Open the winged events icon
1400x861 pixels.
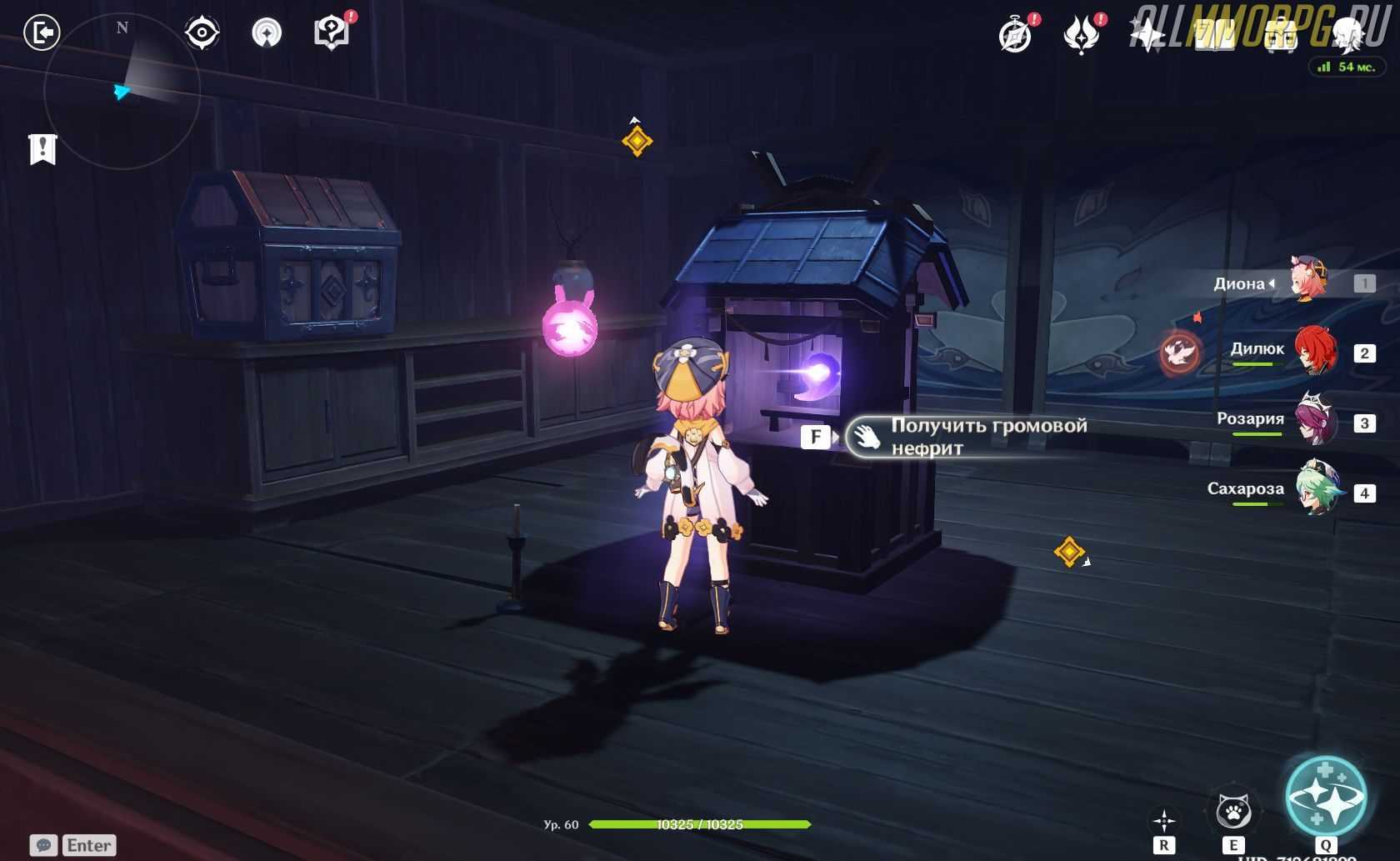tap(1081, 36)
